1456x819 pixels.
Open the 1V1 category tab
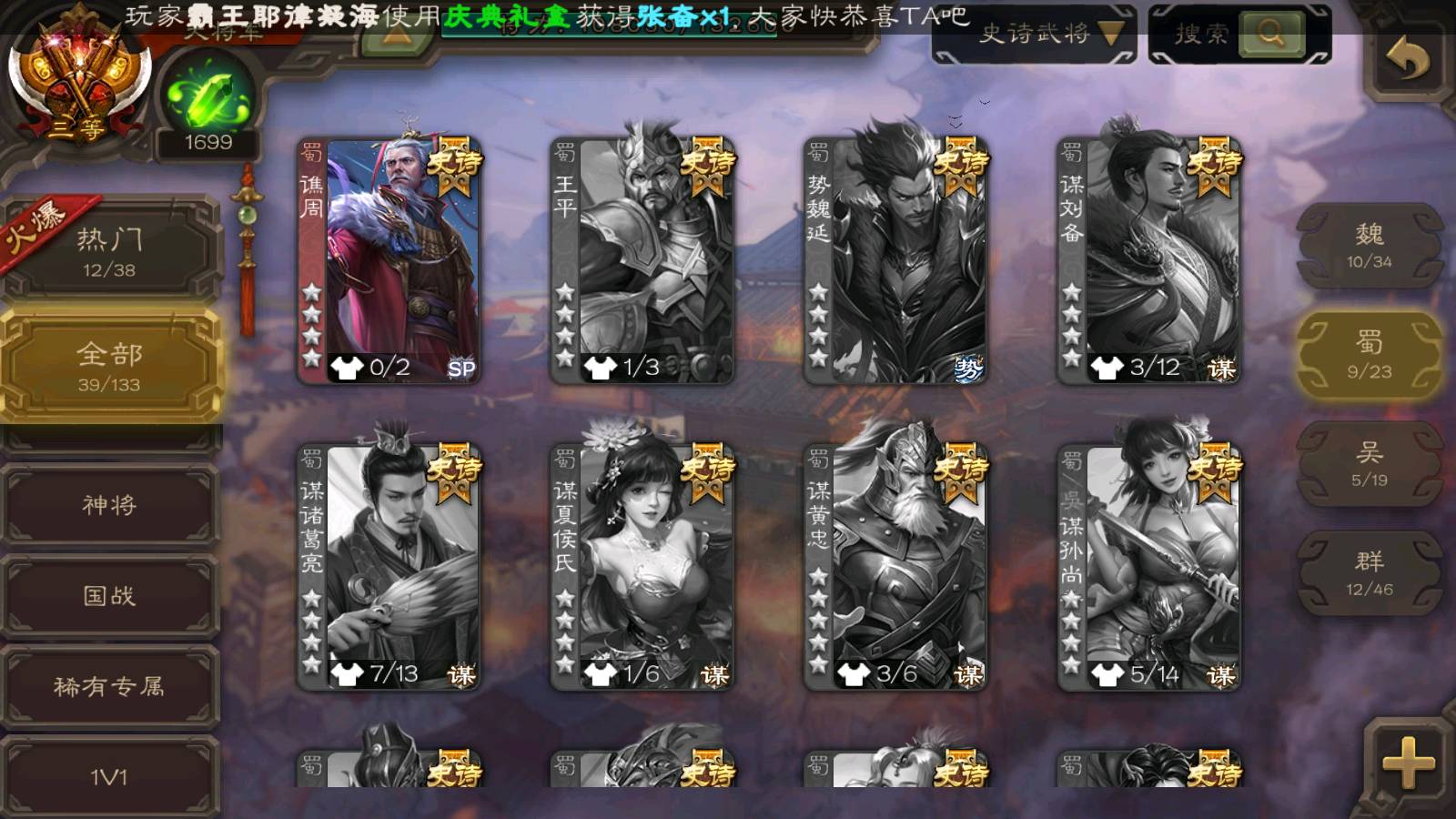point(109,776)
